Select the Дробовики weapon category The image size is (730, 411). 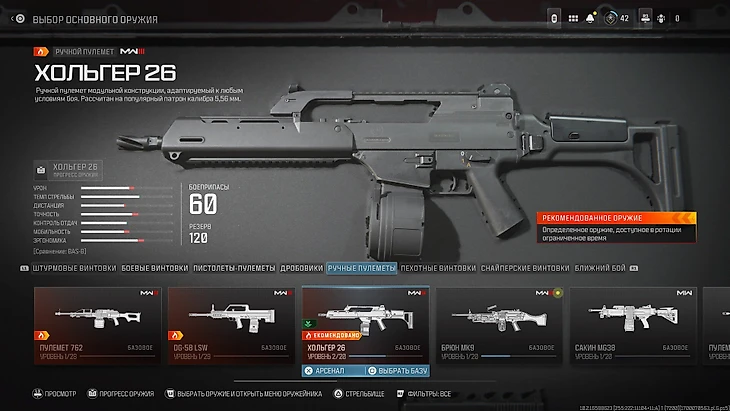click(x=299, y=268)
